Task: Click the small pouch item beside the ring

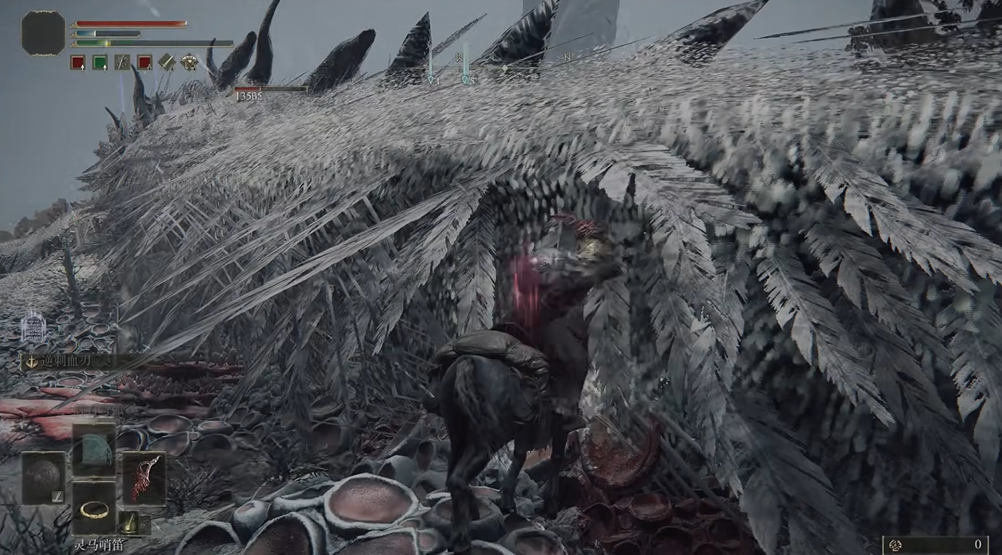Action: pos(131,522)
